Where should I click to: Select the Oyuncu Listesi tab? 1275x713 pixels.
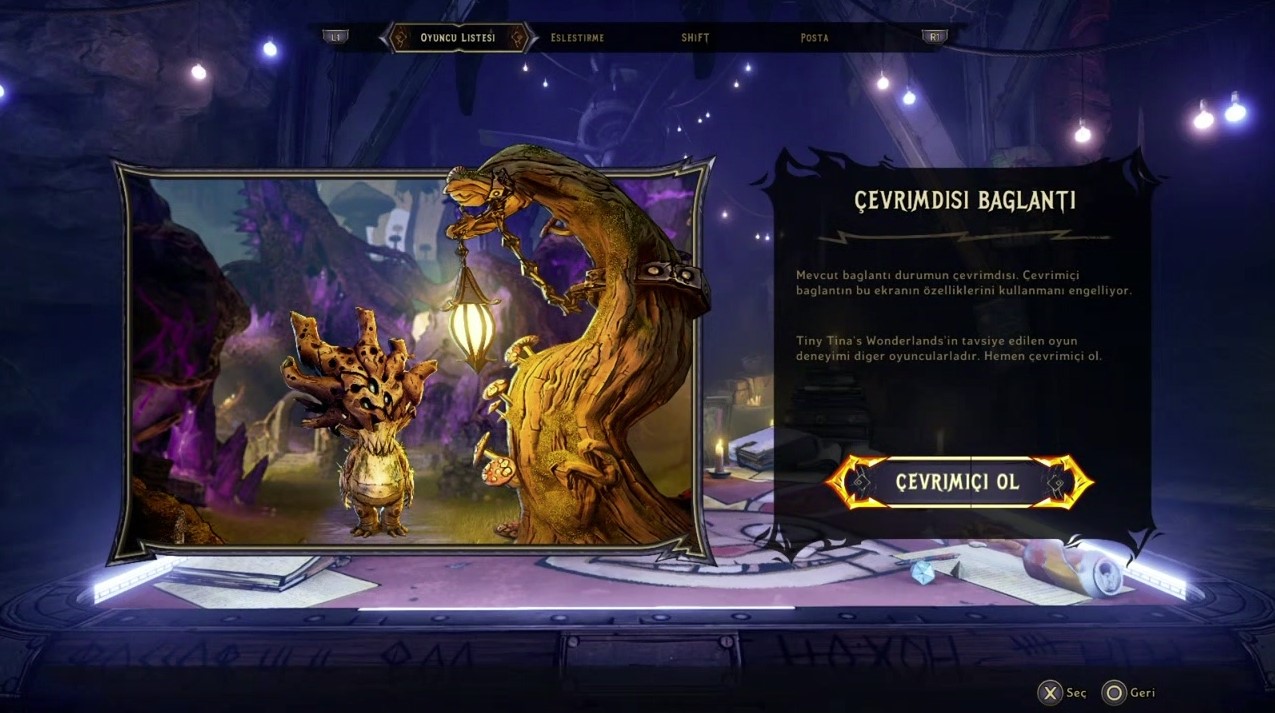point(457,38)
